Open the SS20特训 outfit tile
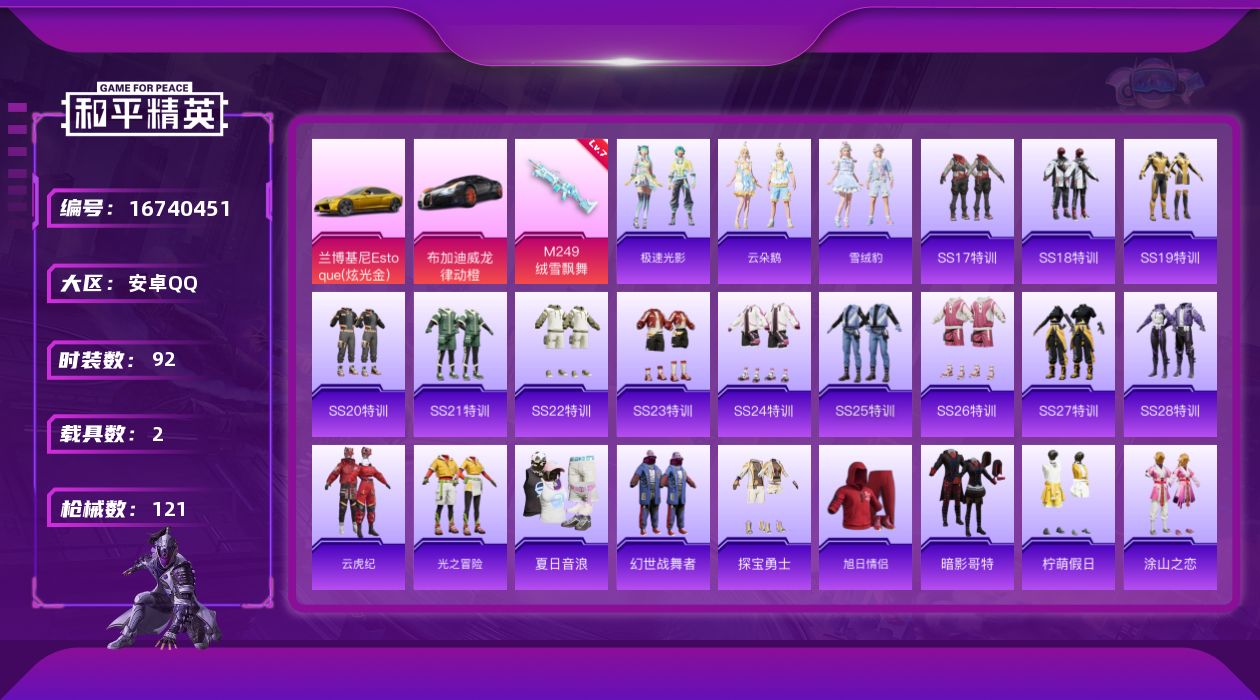The width and height of the screenshot is (1260, 700). pyautogui.click(x=358, y=364)
